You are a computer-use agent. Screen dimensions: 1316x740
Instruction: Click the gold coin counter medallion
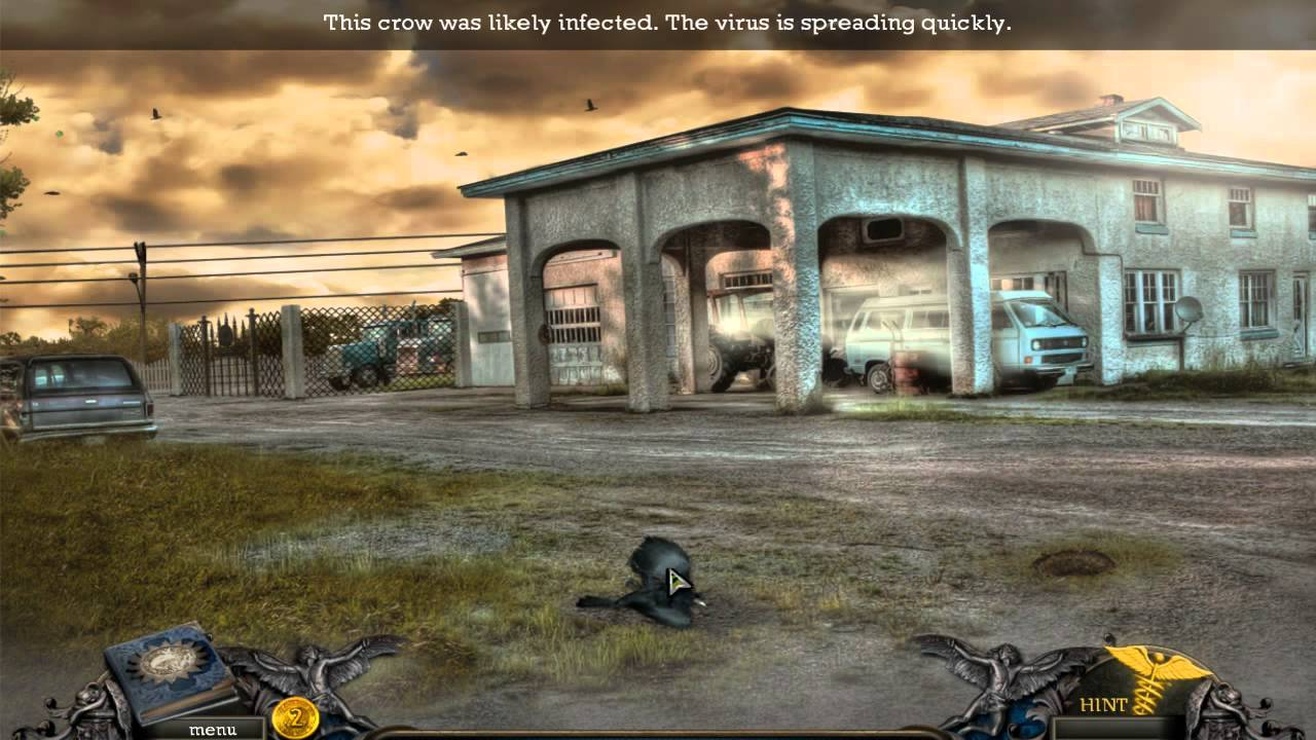pyautogui.click(x=295, y=717)
